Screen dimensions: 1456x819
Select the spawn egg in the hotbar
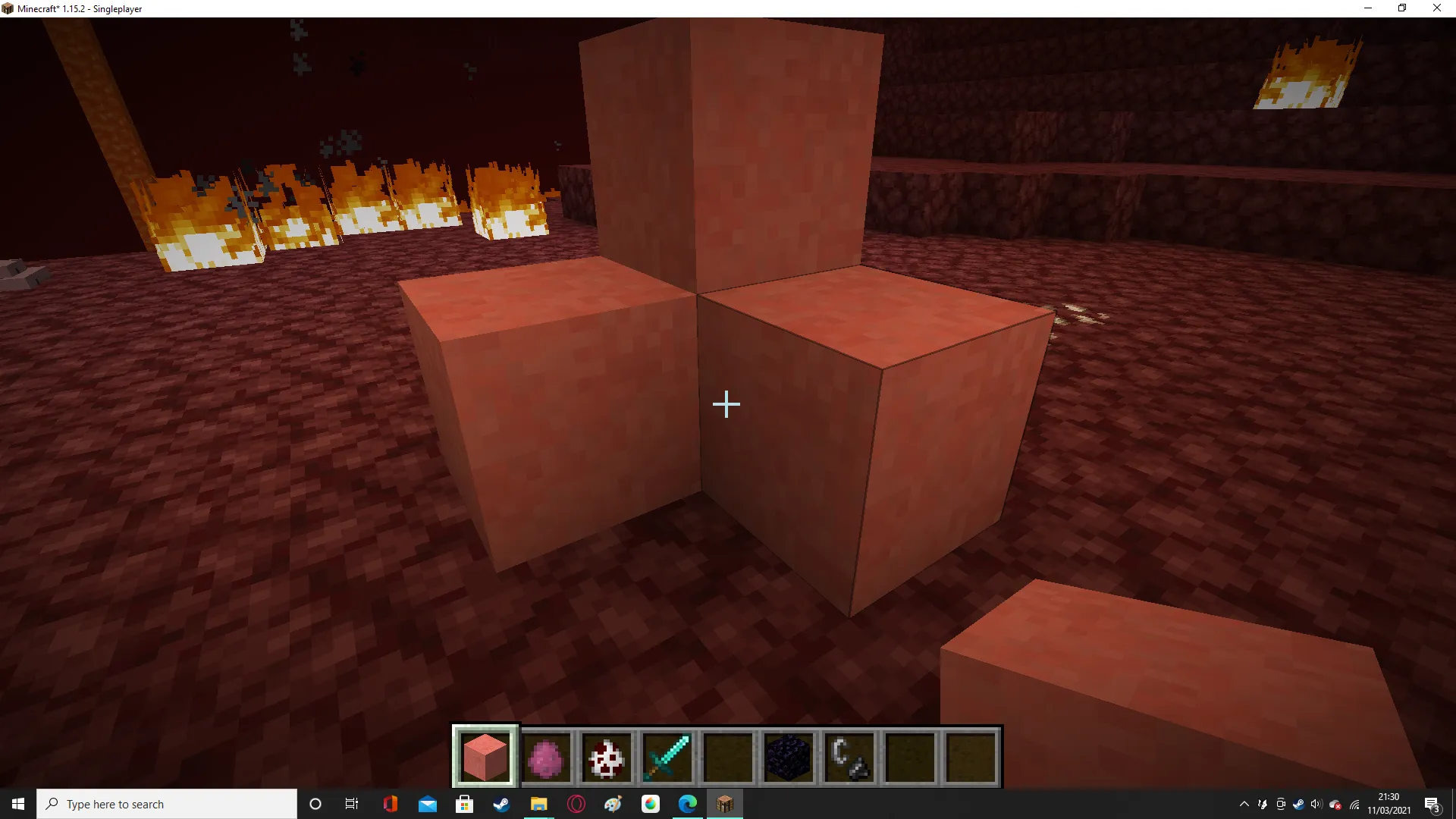coord(607,756)
